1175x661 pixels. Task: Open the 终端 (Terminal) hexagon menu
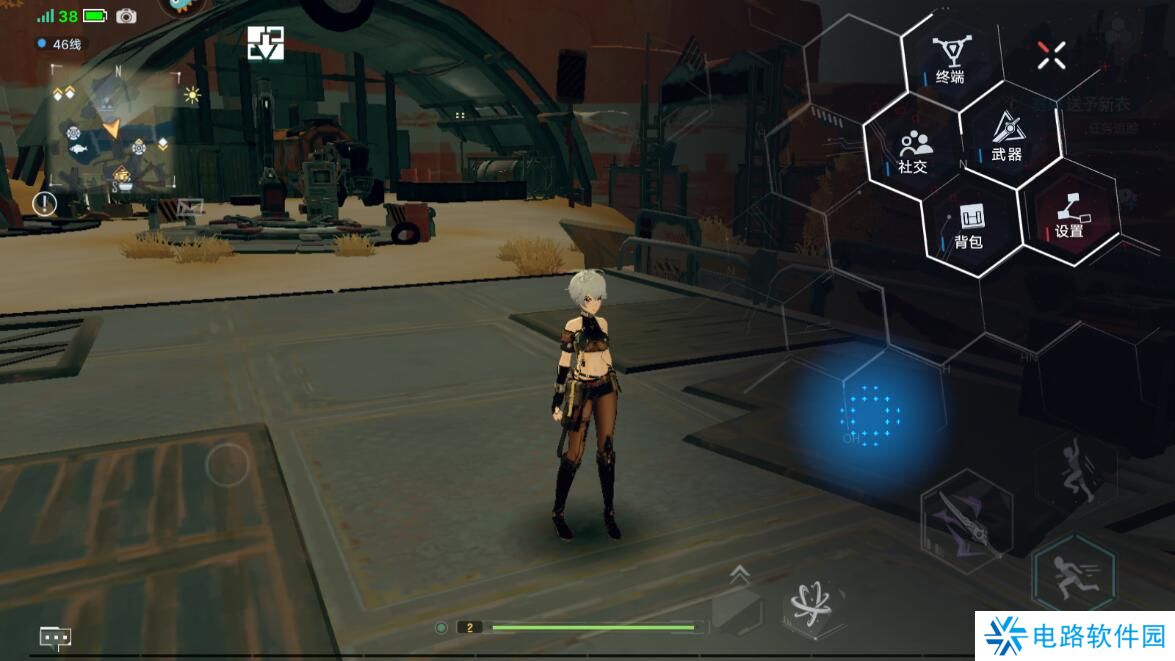tap(947, 59)
